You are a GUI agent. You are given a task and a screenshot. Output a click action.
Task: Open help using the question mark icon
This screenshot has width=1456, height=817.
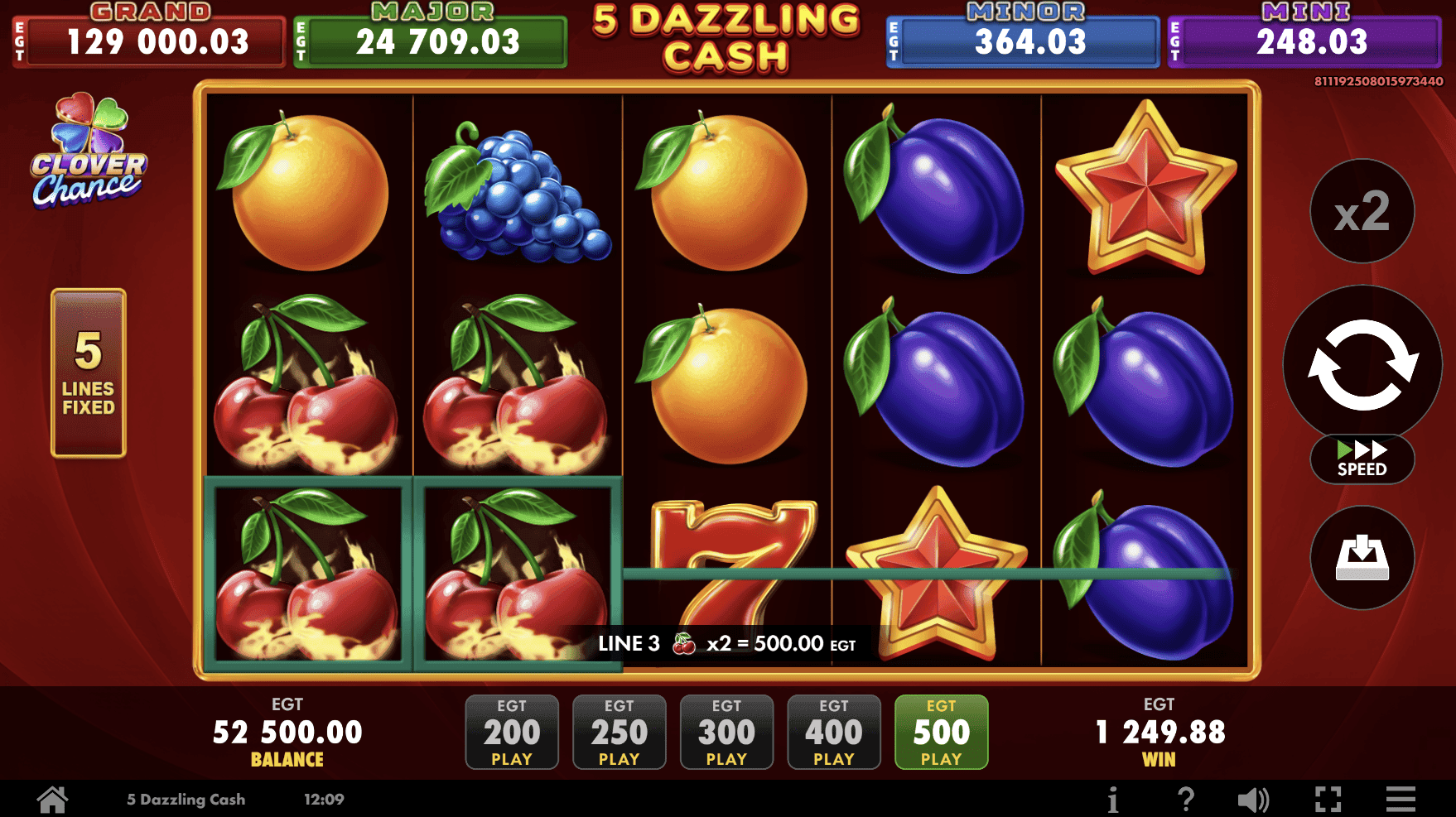1184,798
